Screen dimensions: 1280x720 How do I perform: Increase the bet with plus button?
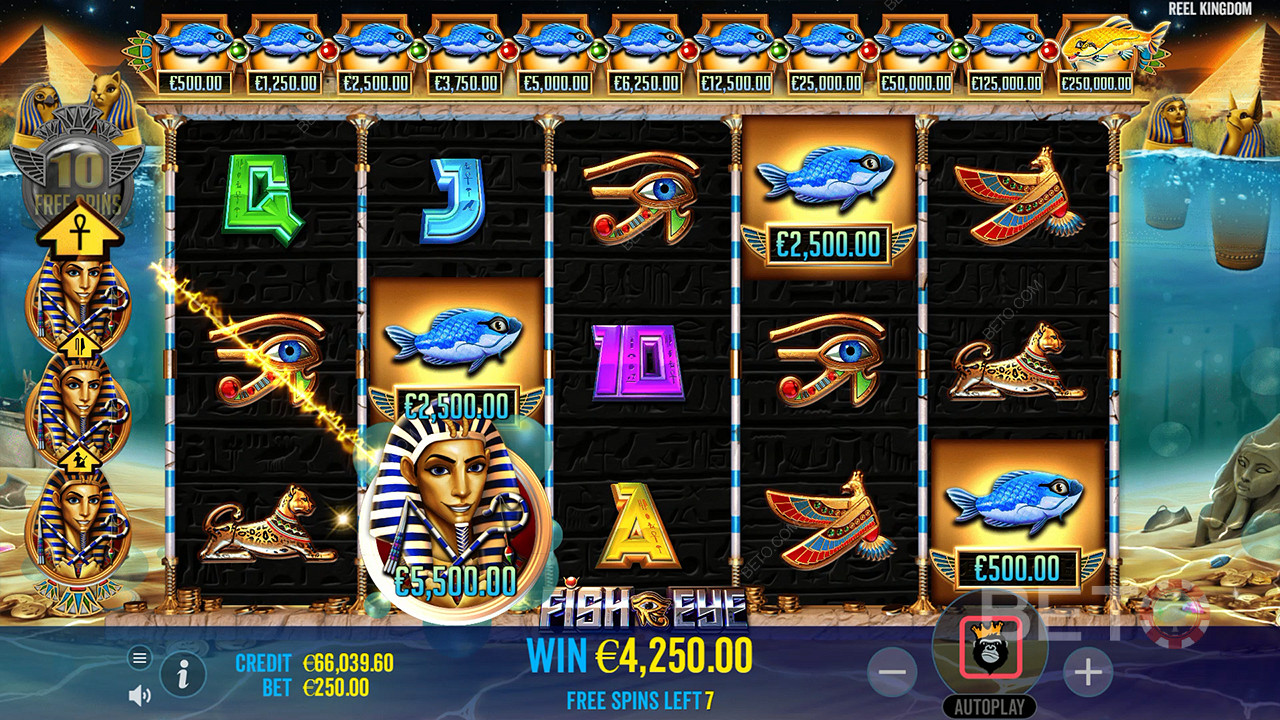point(1087,673)
